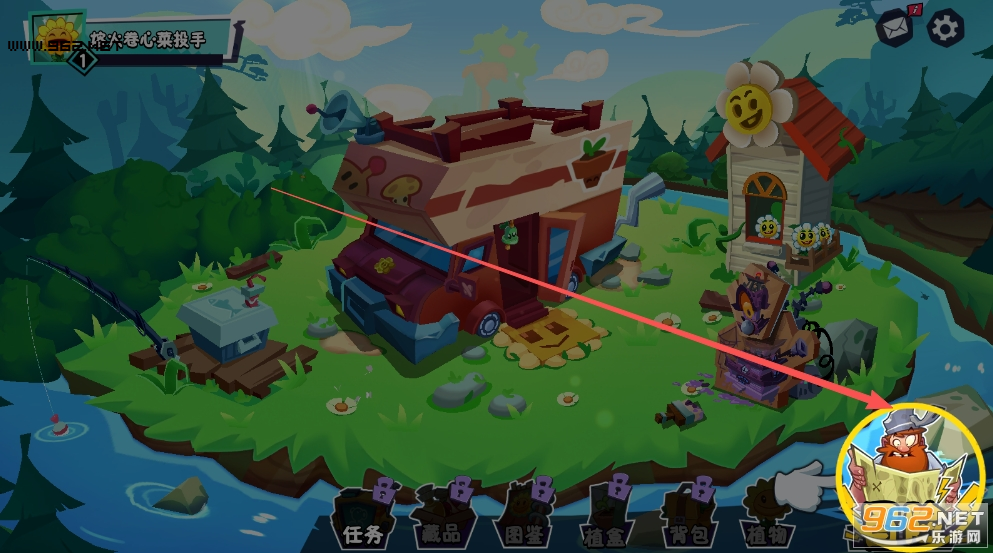
Task: Open the gear settings menu
Action: click(x=945, y=28)
